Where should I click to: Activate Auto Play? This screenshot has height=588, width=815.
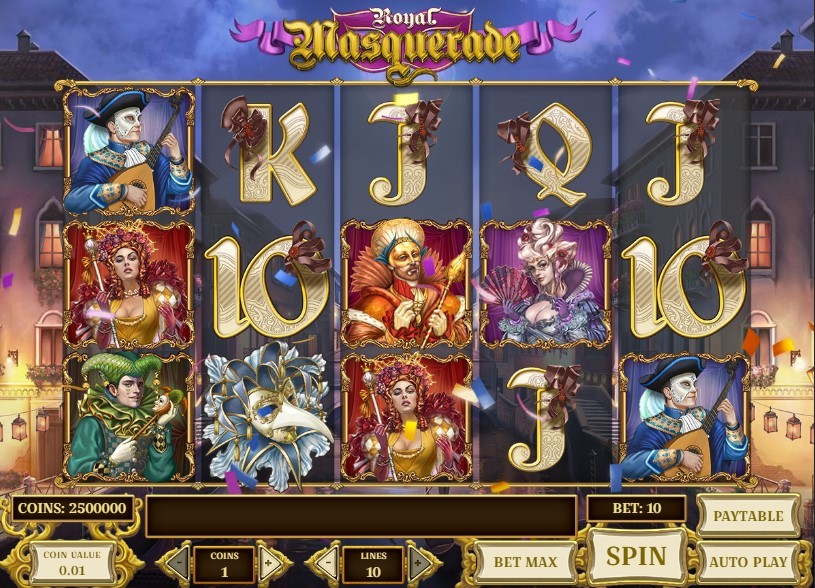(x=748, y=562)
